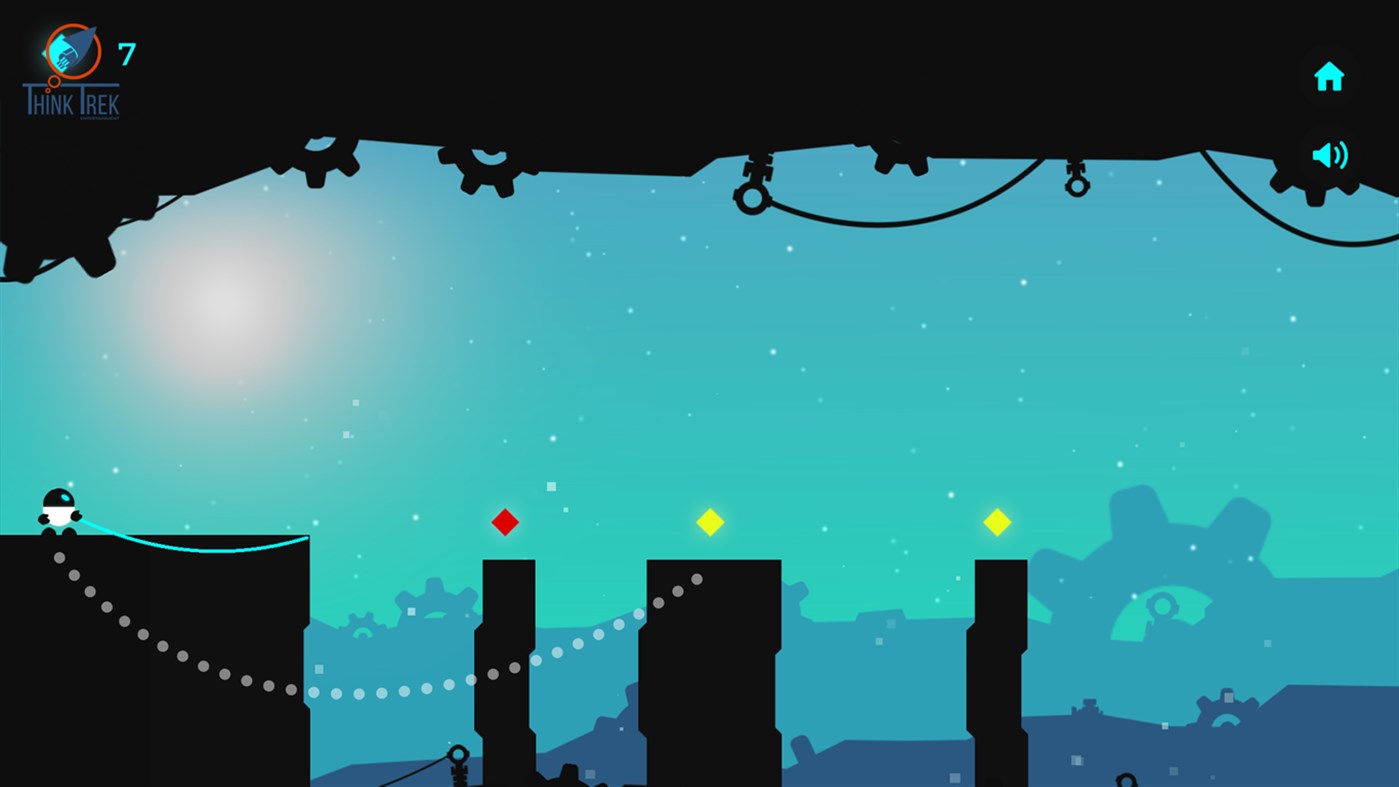The height and width of the screenshot is (787, 1399).
Task: Tap the red diamond's pillar base
Action: [507, 750]
